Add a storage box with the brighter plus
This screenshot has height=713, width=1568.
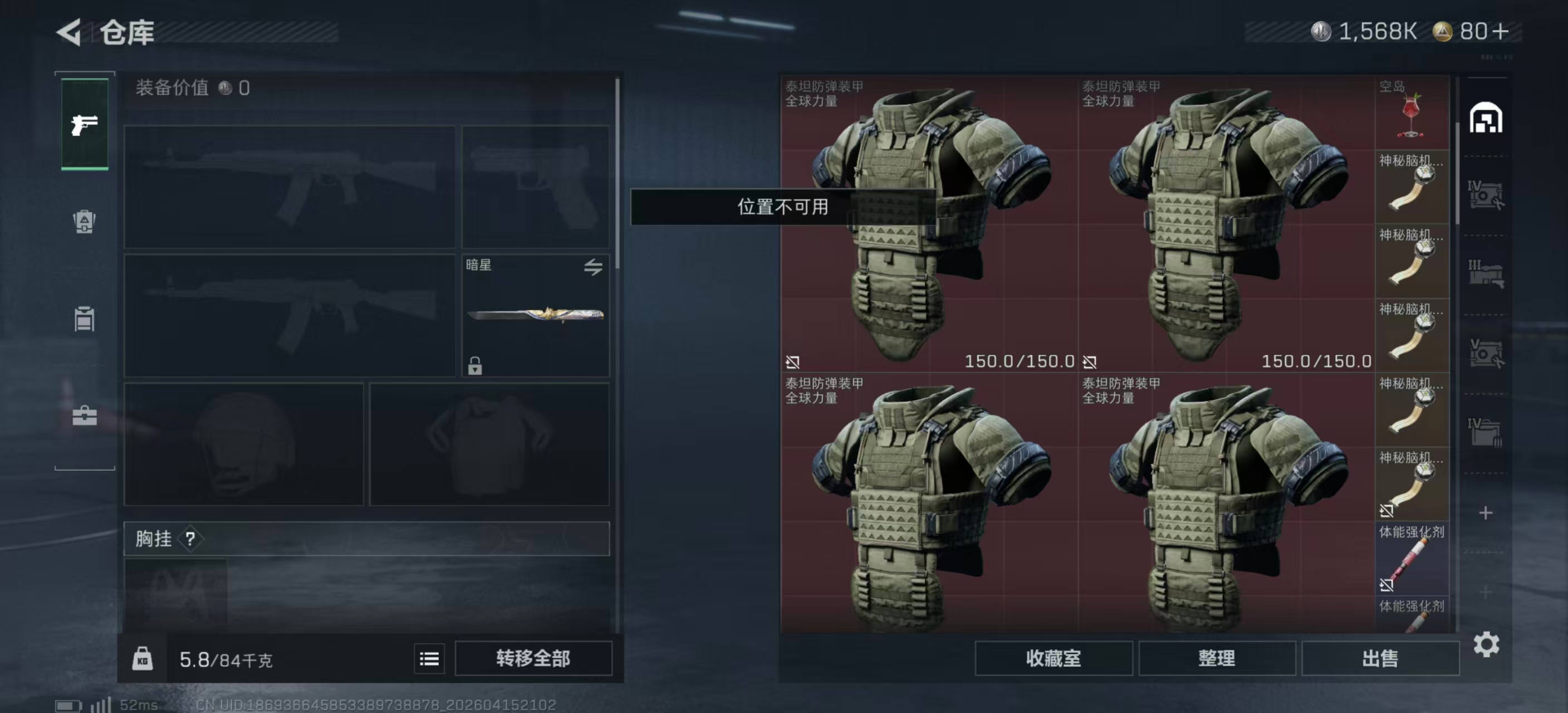coord(1486,512)
